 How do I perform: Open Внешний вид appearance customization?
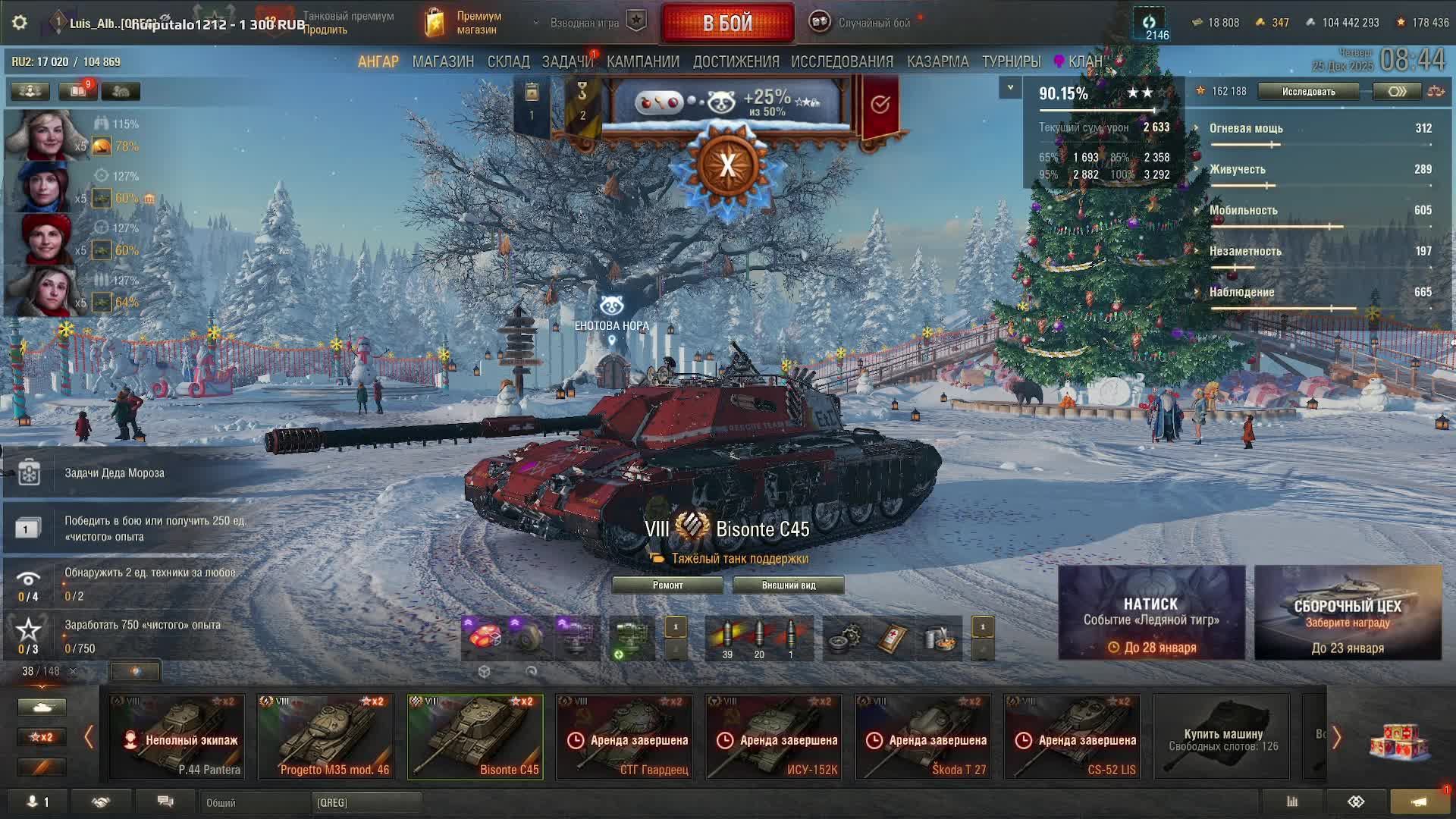(789, 585)
